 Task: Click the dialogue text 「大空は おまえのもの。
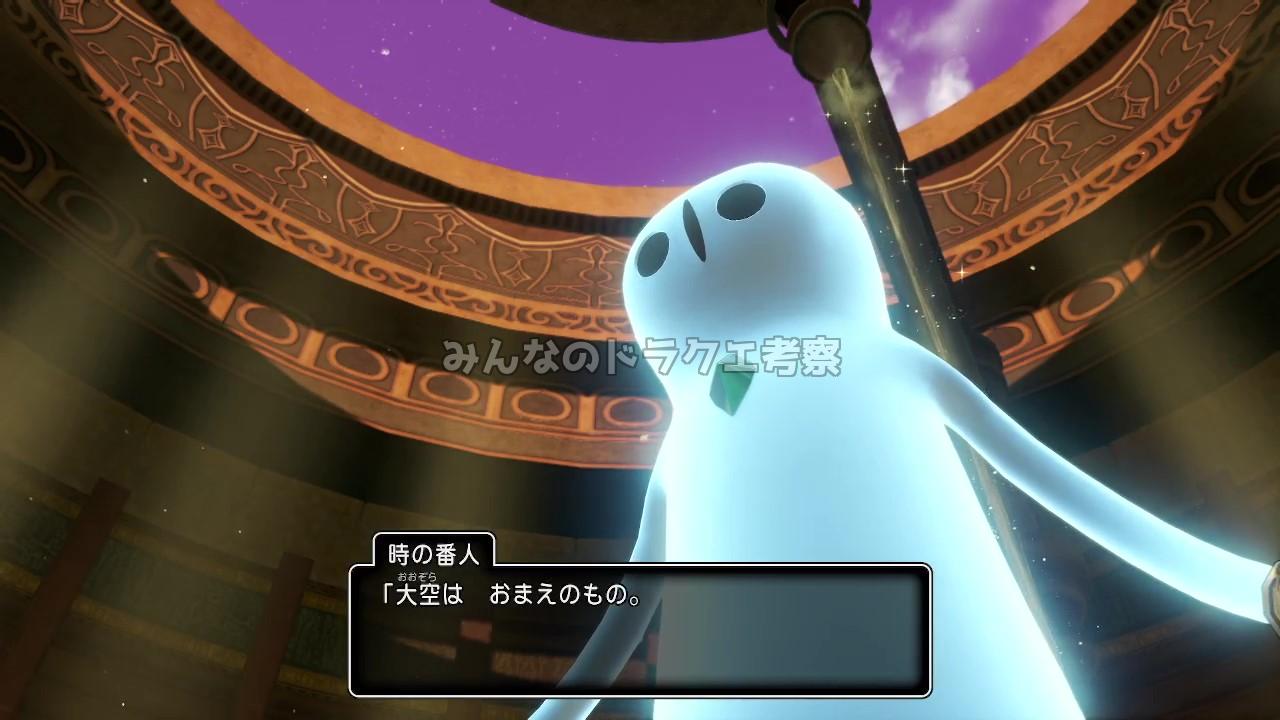coord(510,591)
